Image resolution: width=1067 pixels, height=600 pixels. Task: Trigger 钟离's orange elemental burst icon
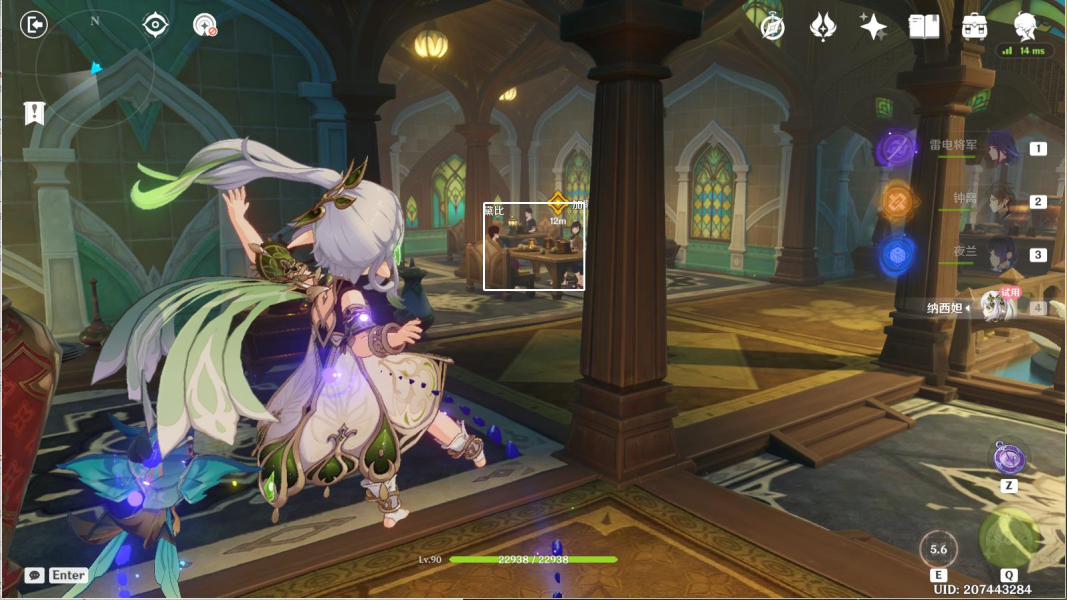click(x=896, y=202)
